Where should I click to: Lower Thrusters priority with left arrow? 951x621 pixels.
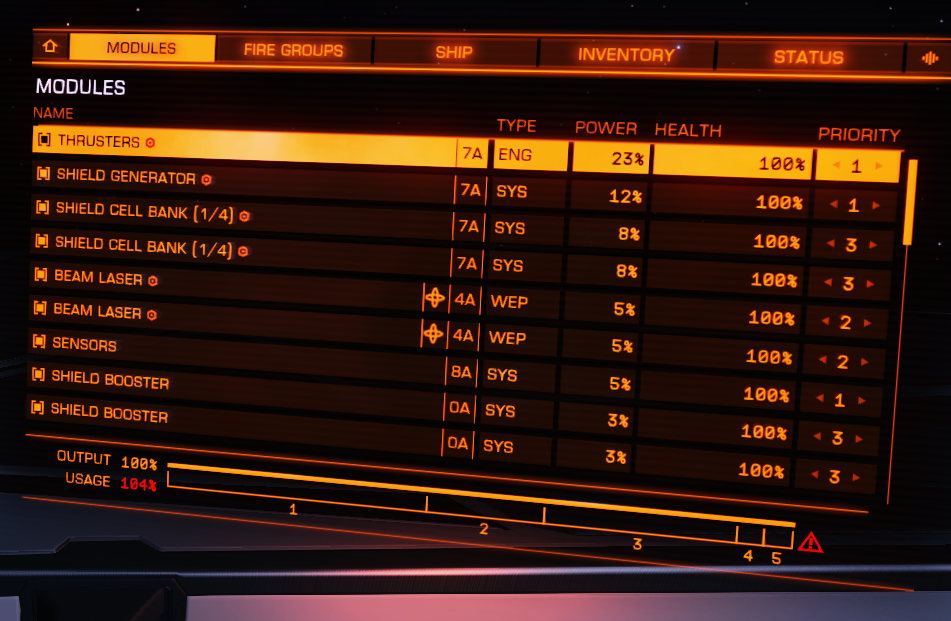tap(832, 165)
